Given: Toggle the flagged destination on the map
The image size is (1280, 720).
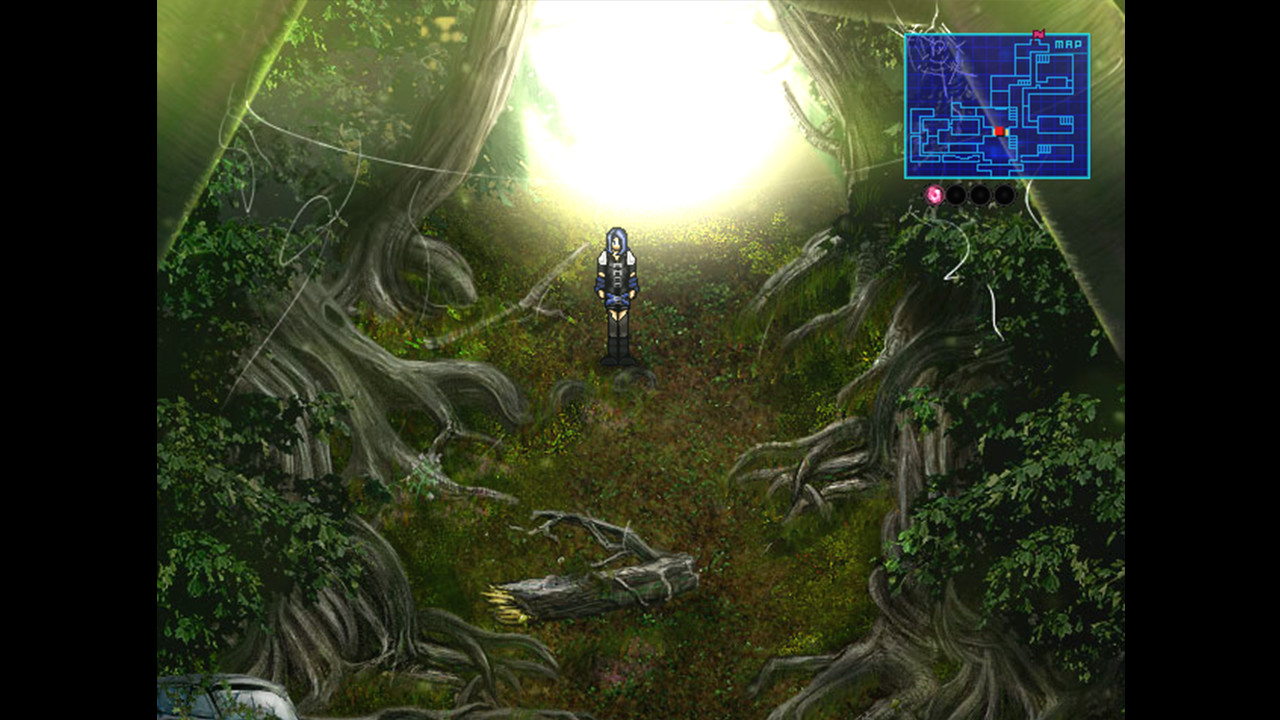Looking at the screenshot, I should (1039, 33).
